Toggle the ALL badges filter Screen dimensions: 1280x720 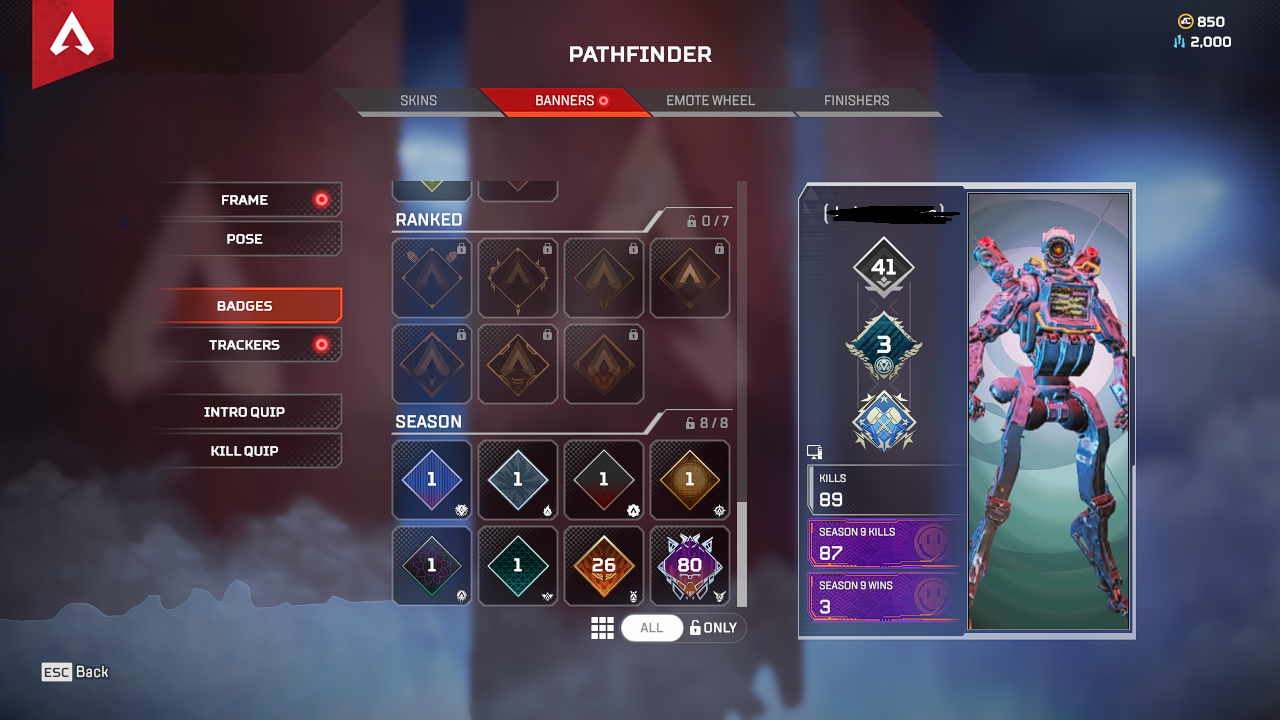652,627
